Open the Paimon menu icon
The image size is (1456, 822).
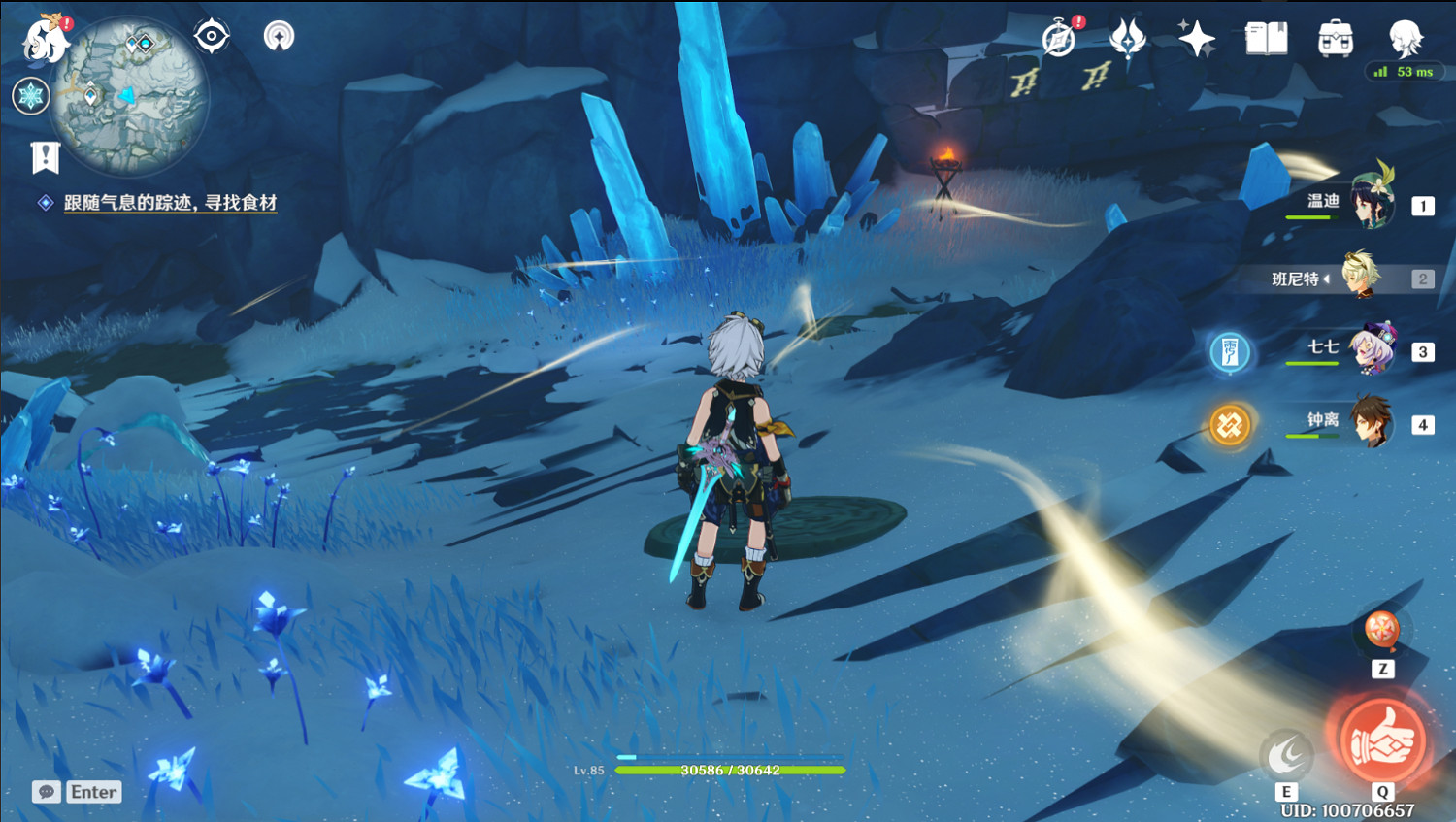coord(46,39)
